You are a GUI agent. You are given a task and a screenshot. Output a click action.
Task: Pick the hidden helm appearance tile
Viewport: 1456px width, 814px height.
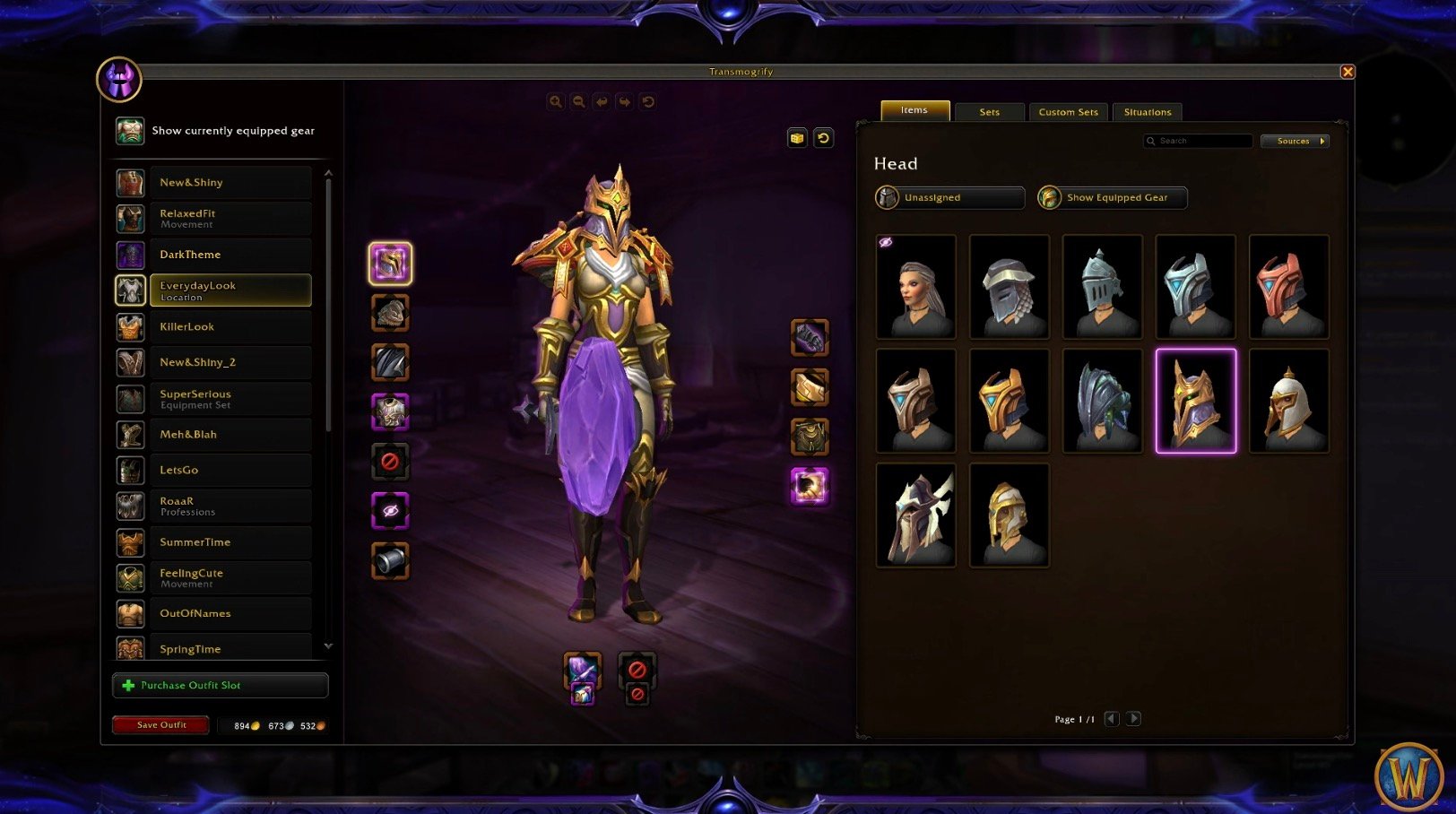pyautogui.click(x=915, y=287)
